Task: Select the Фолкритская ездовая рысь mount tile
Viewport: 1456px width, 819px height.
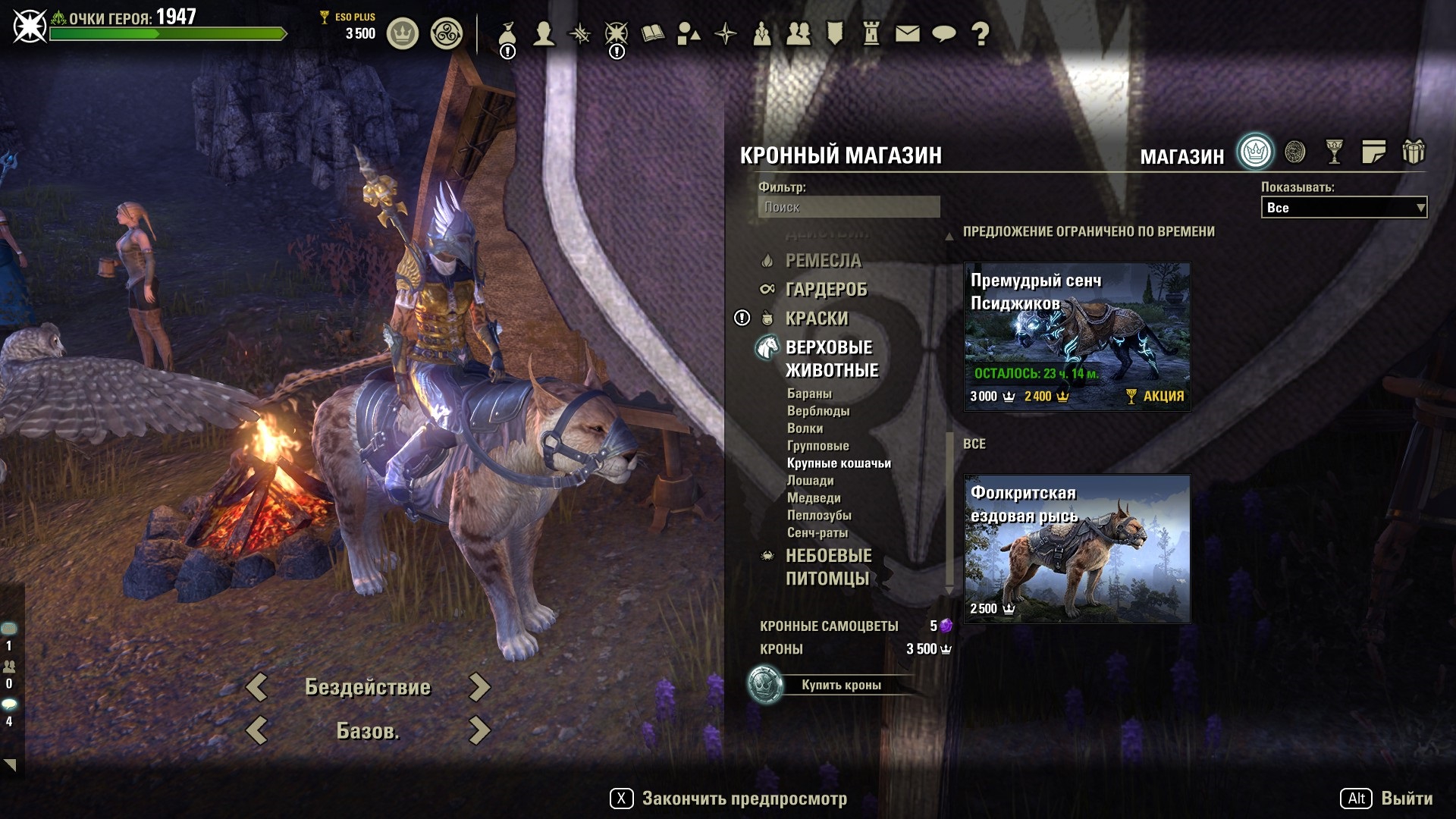Action: [x=1077, y=549]
